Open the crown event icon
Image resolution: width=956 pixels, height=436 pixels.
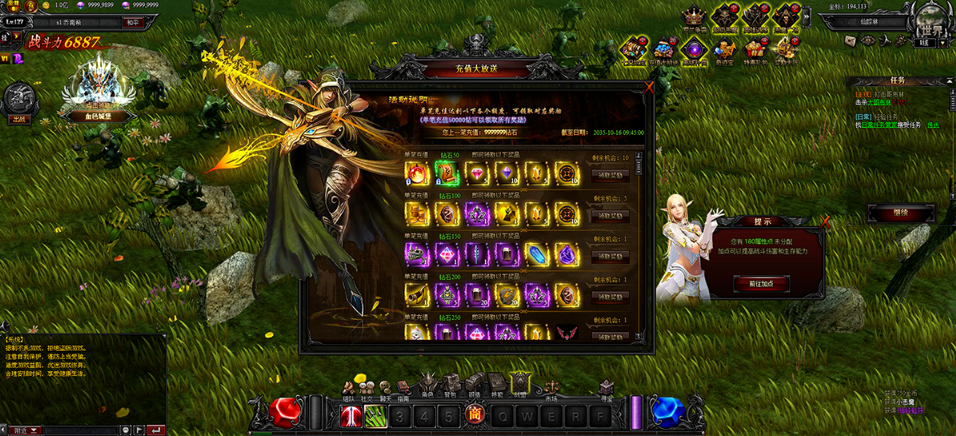[x=695, y=17]
